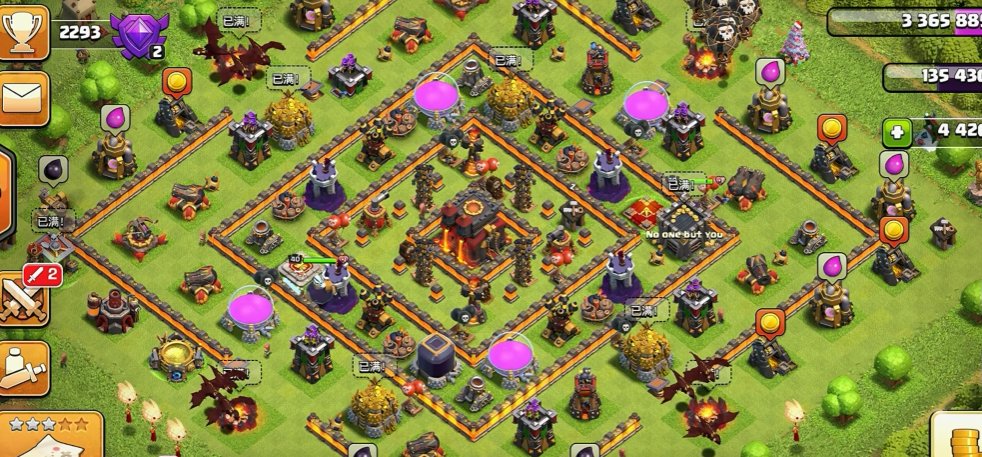Open the mail inbox envelope button
The width and height of the screenshot is (982, 457).
point(22,98)
